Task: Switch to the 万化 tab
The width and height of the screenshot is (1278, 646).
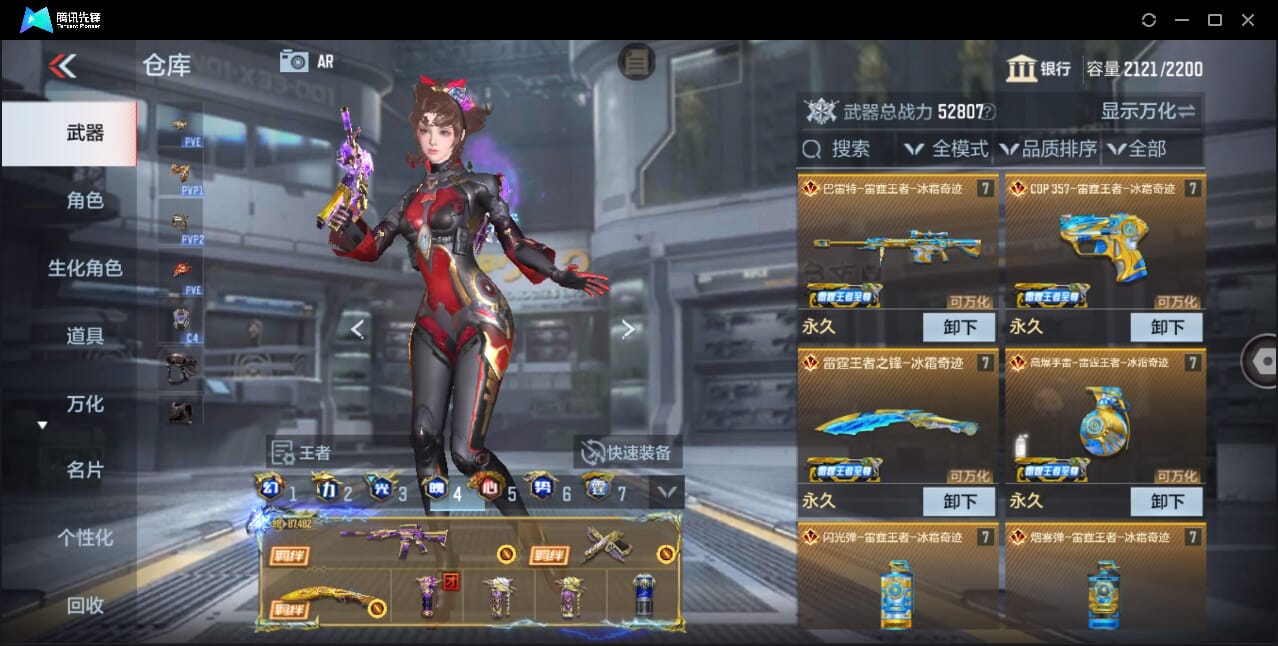Action: pyautogui.click(x=84, y=404)
